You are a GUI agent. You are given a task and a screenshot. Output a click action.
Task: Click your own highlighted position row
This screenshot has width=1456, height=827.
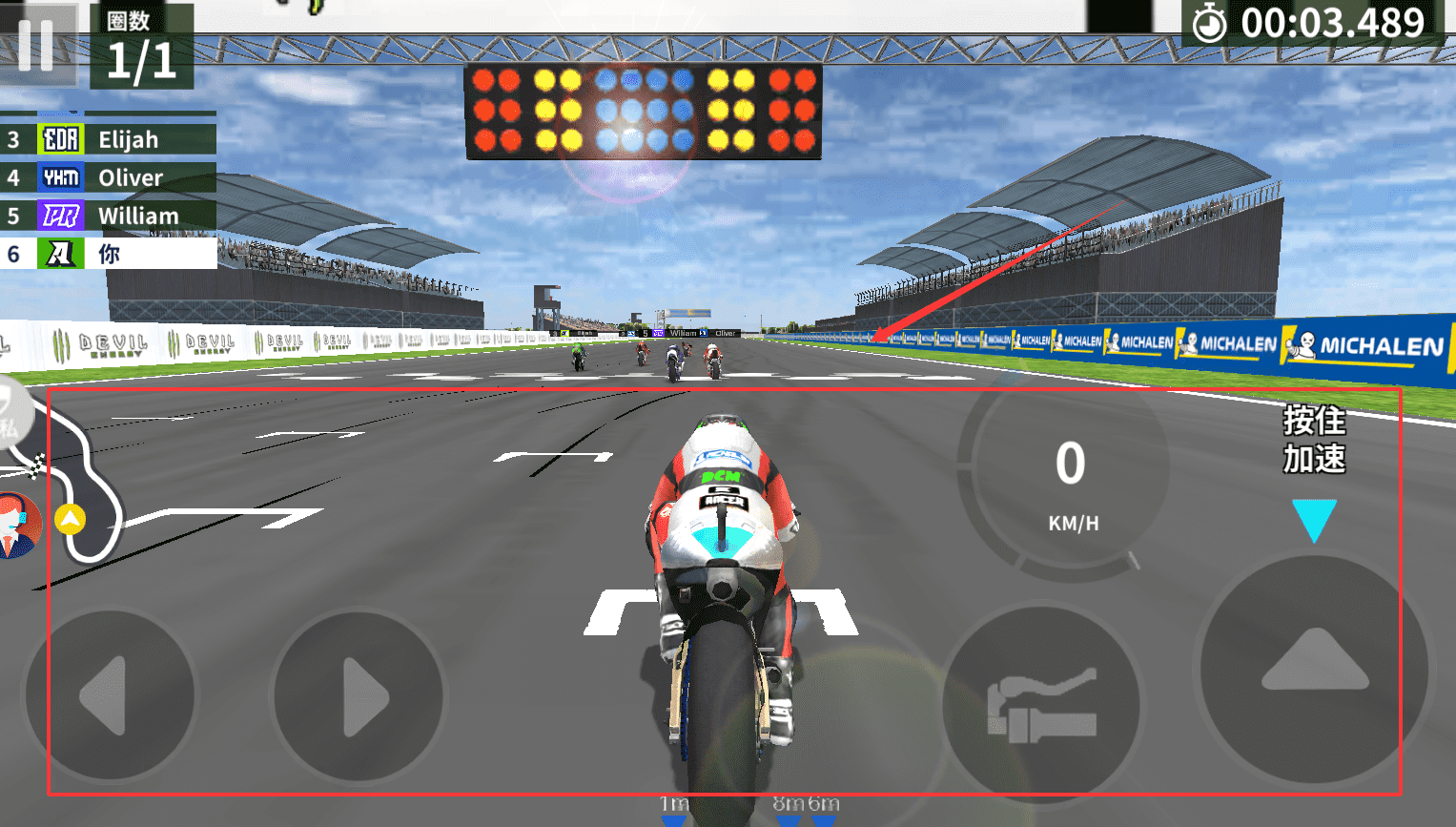click(109, 254)
